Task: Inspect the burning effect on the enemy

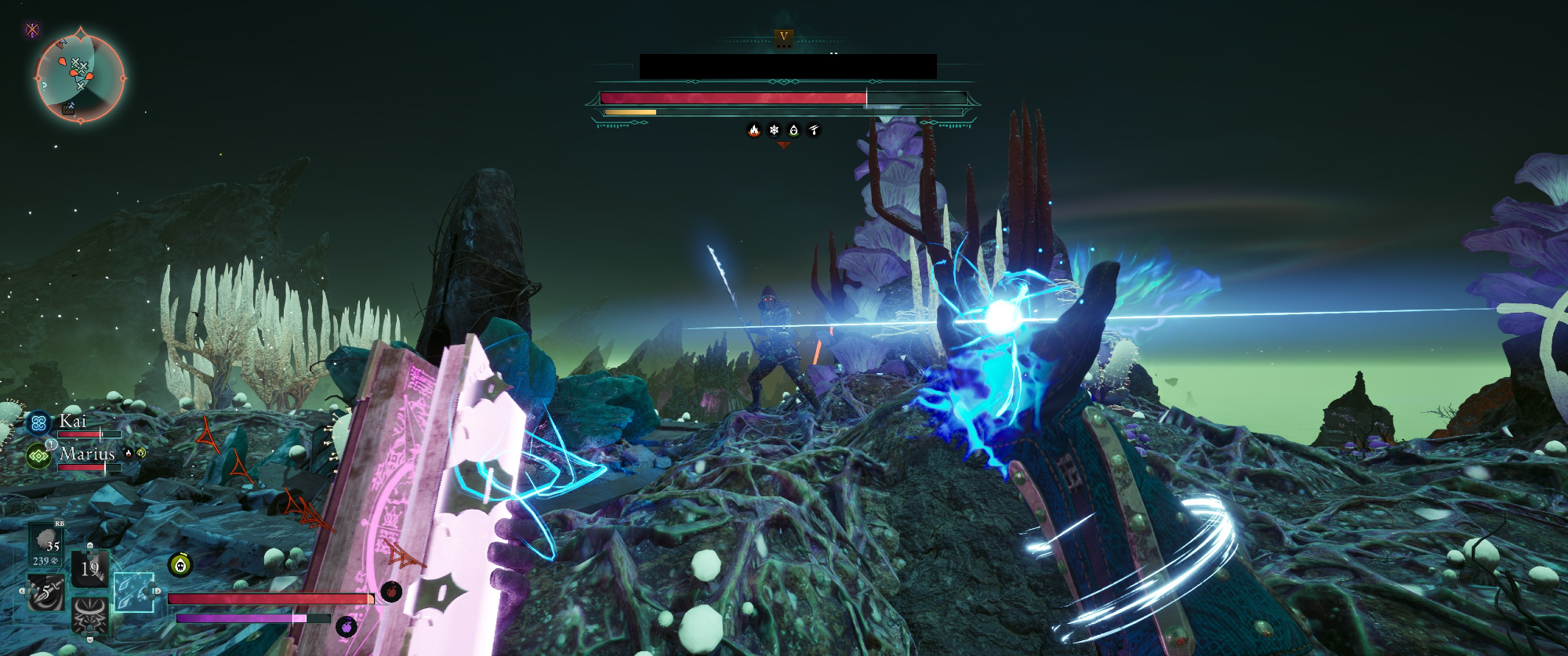Action: coord(753,130)
